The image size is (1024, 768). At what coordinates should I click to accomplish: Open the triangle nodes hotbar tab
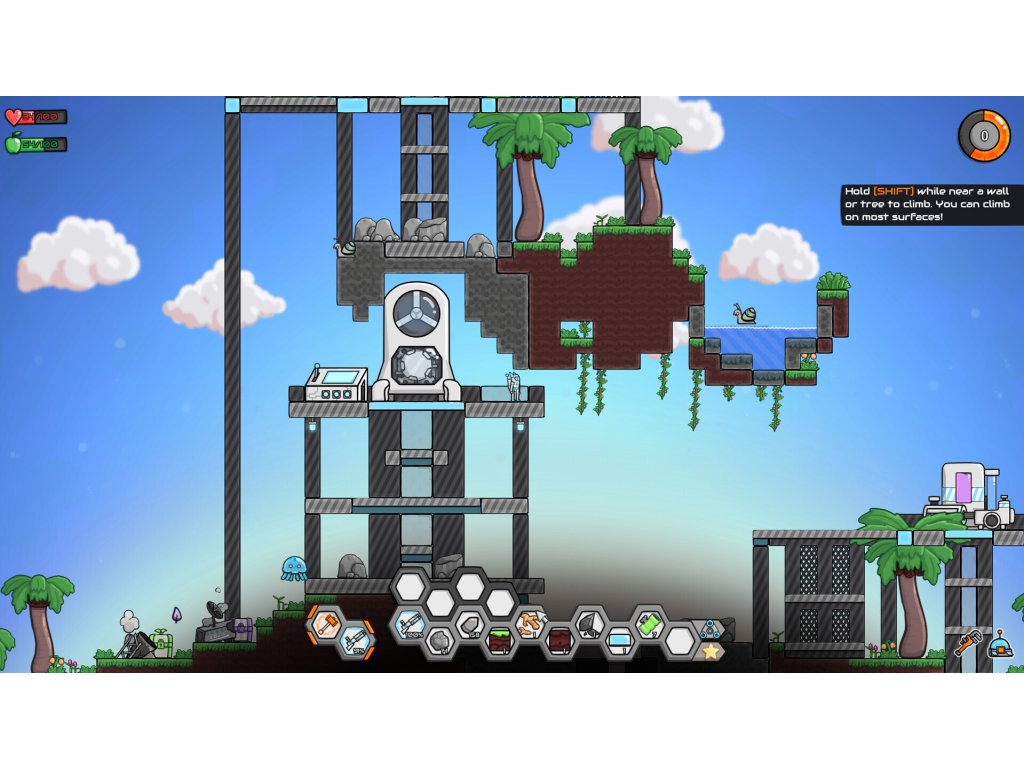pos(711,629)
